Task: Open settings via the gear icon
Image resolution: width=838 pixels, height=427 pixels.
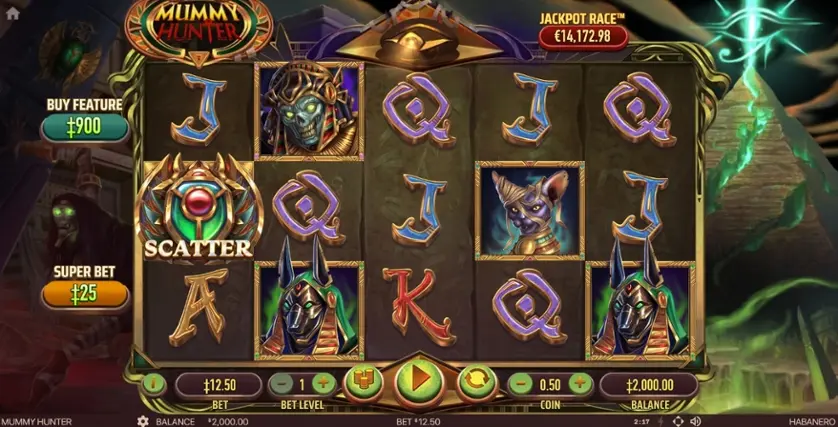Action: point(142,422)
